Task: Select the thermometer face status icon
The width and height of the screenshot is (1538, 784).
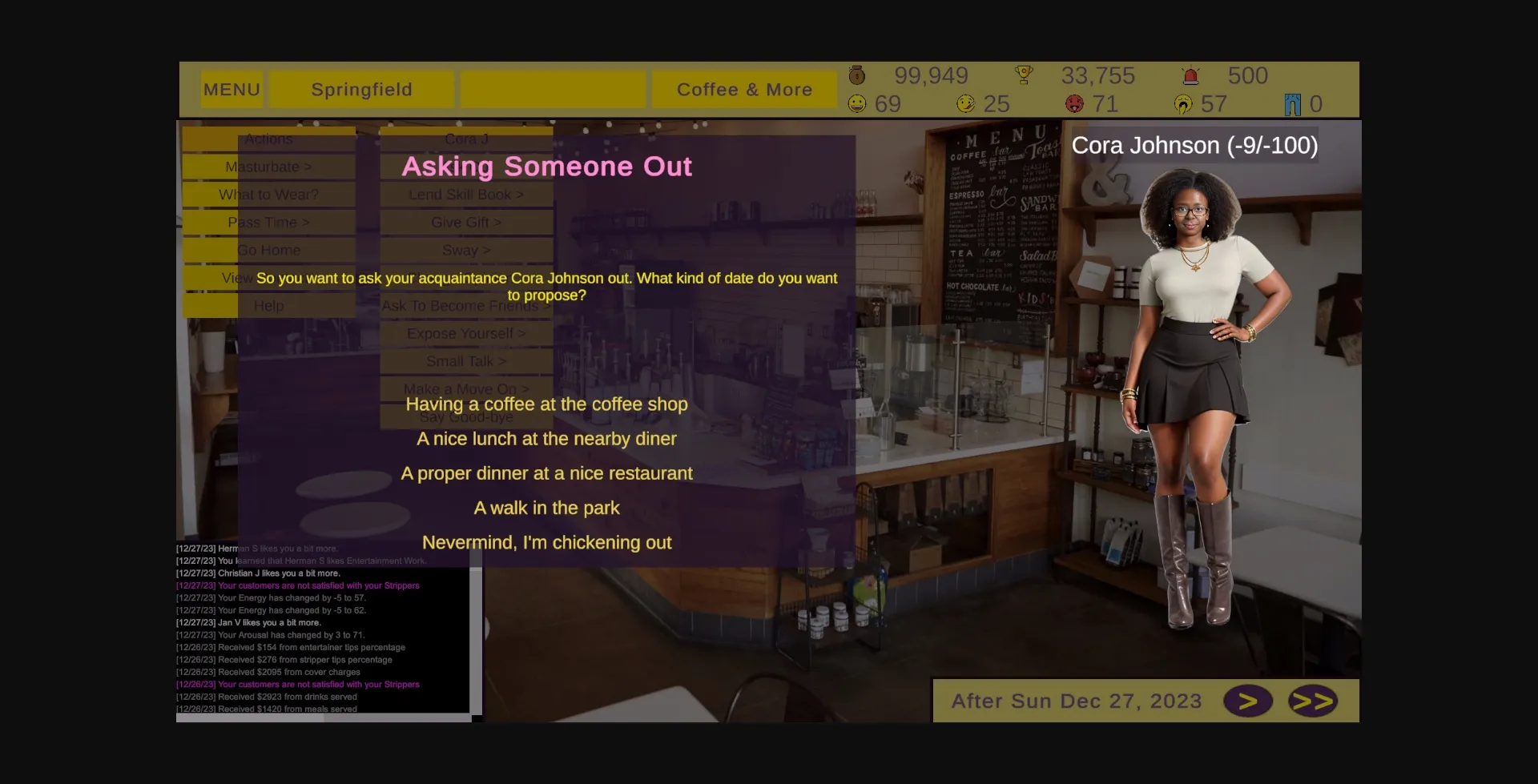Action: [x=964, y=103]
